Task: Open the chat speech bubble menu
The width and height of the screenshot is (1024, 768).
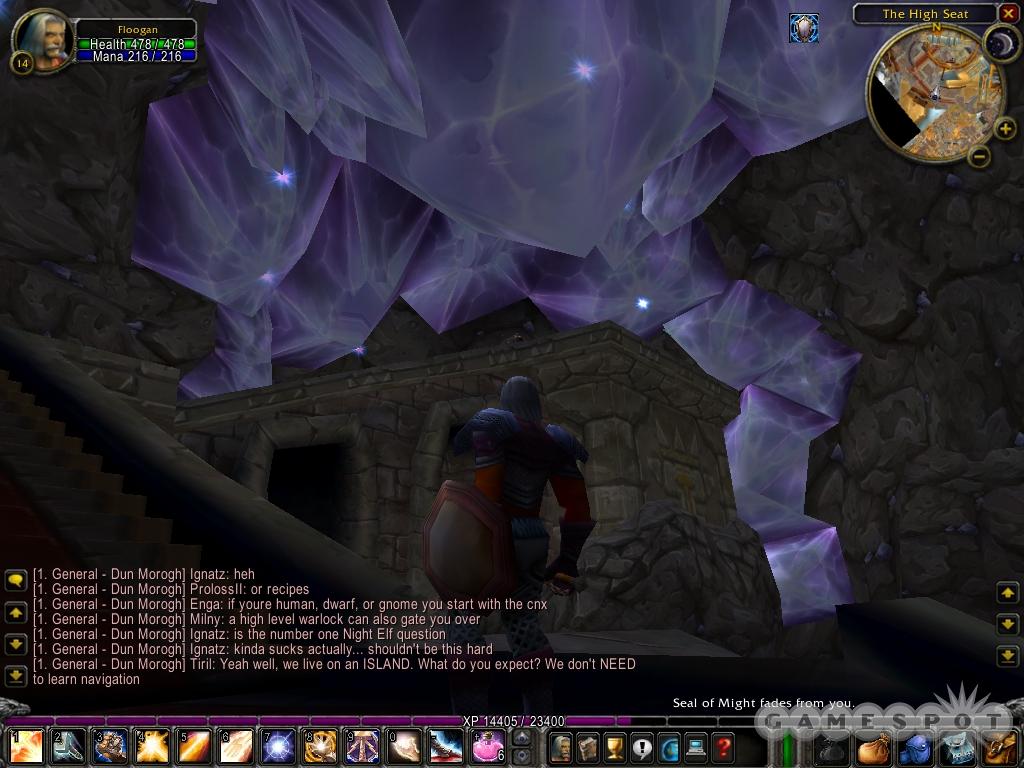Action: point(15,579)
